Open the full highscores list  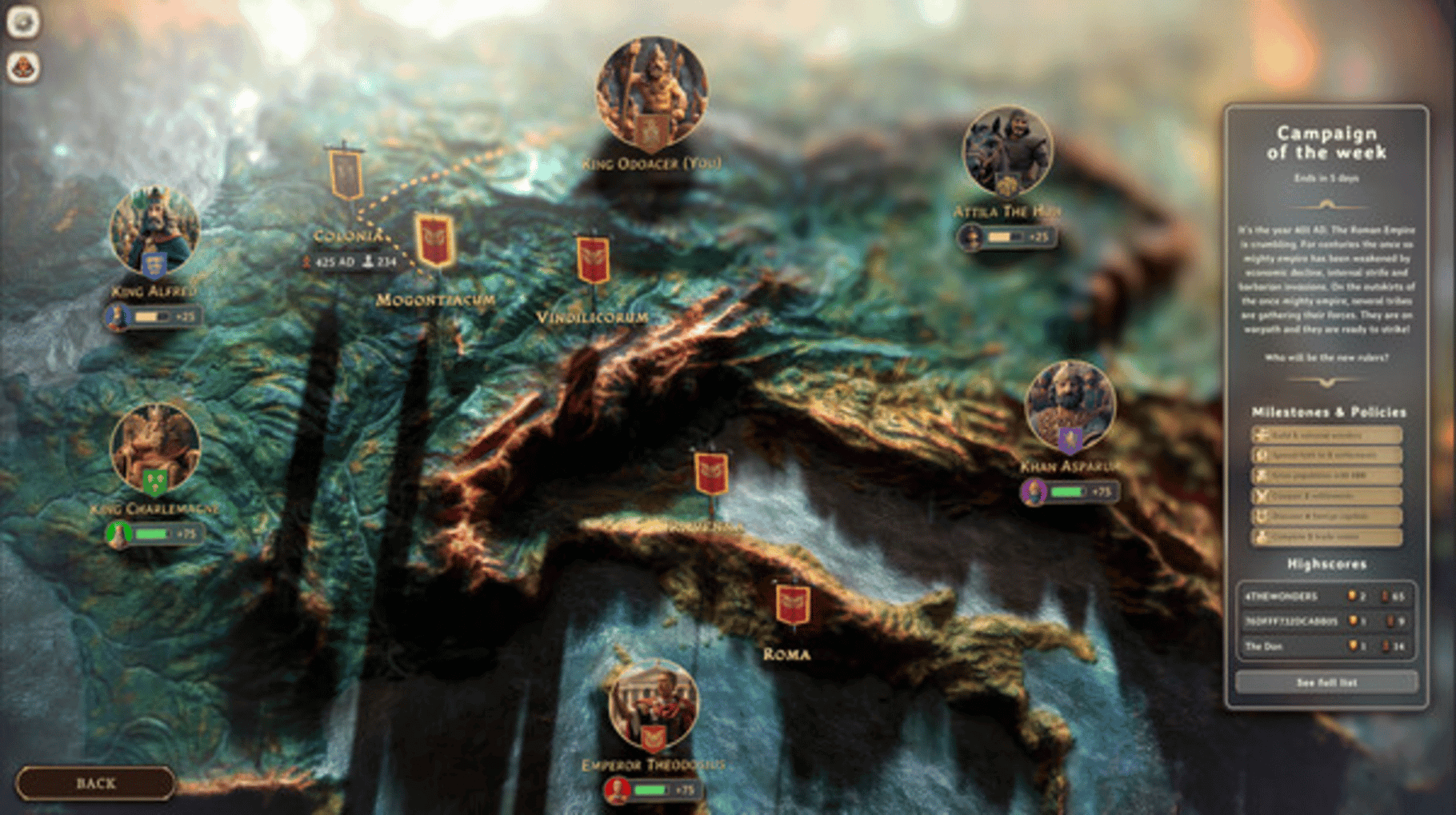1326,682
